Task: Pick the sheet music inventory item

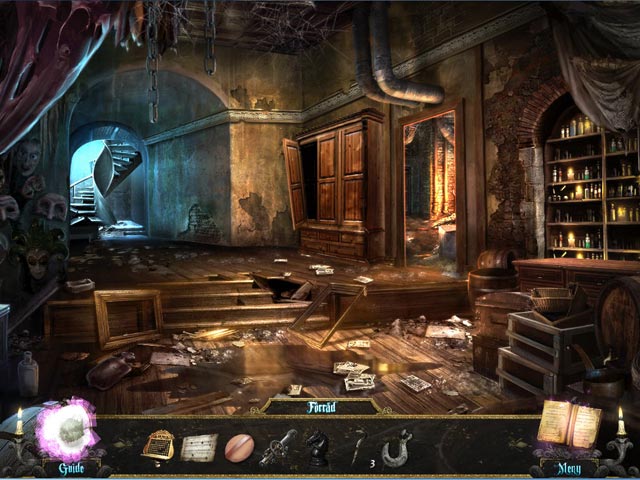Action: 198,446
